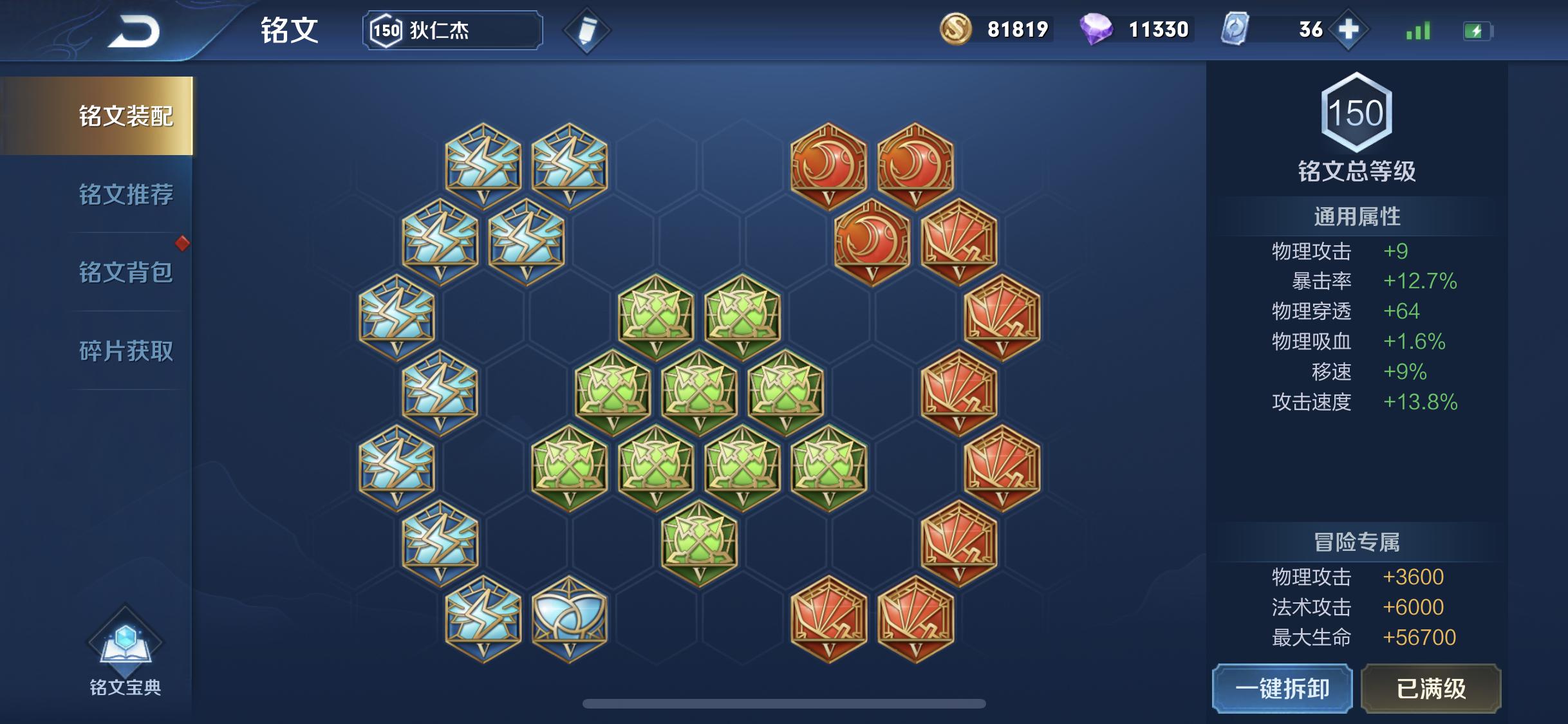The height and width of the screenshot is (724, 1568).
Task: Tap the purple diamond currency icon
Action: [x=1096, y=30]
